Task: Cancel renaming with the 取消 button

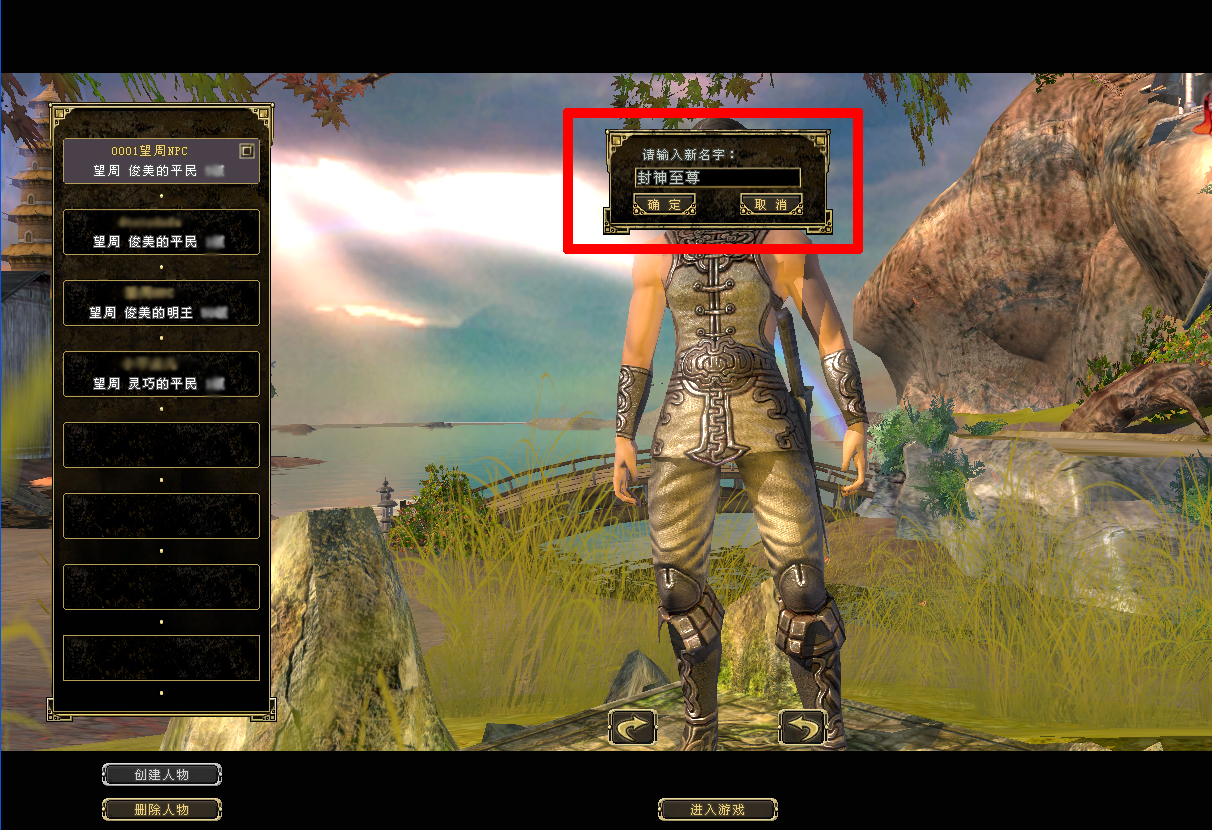Action: (x=771, y=205)
